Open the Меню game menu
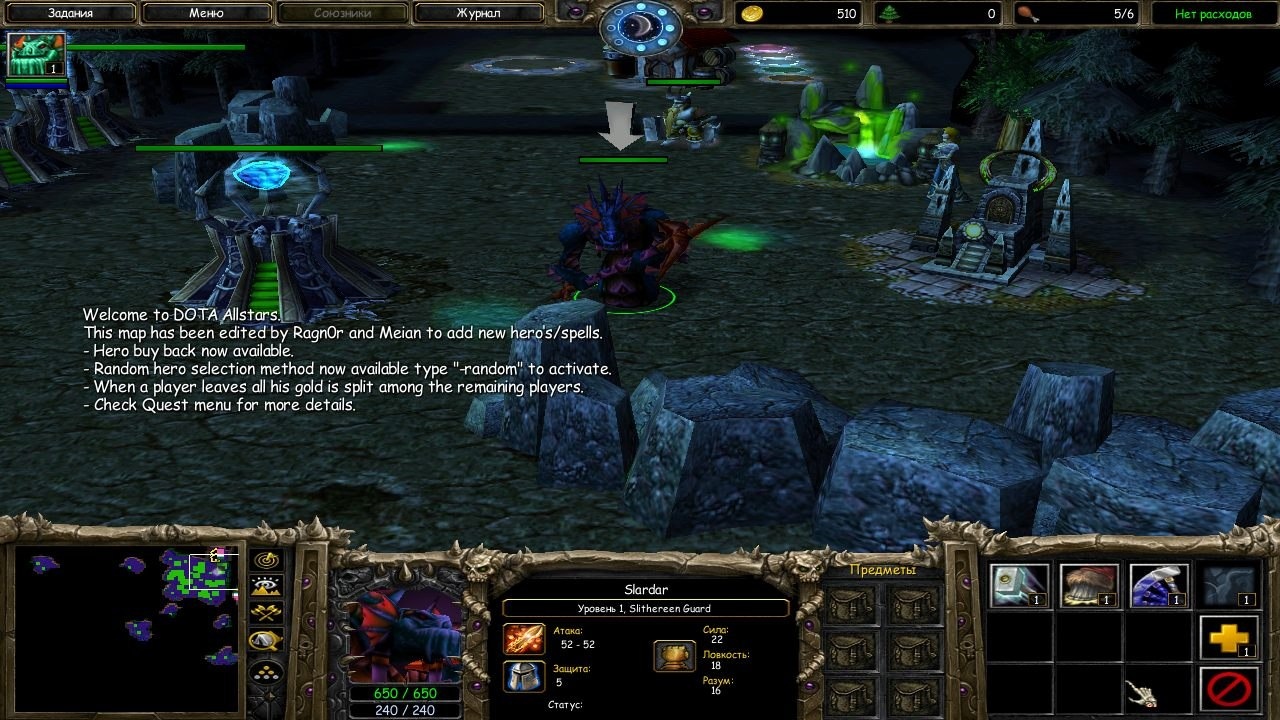Screen dimensions: 1280x720 click(x=206, y=14)
